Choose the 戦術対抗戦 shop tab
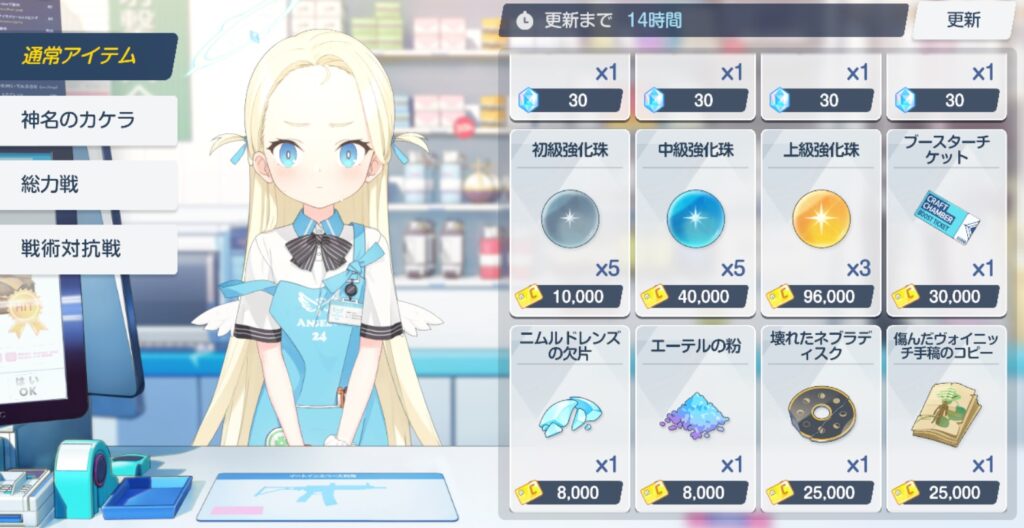The image size is (1024, 528). pyautogui.click(x=87, y=248)
